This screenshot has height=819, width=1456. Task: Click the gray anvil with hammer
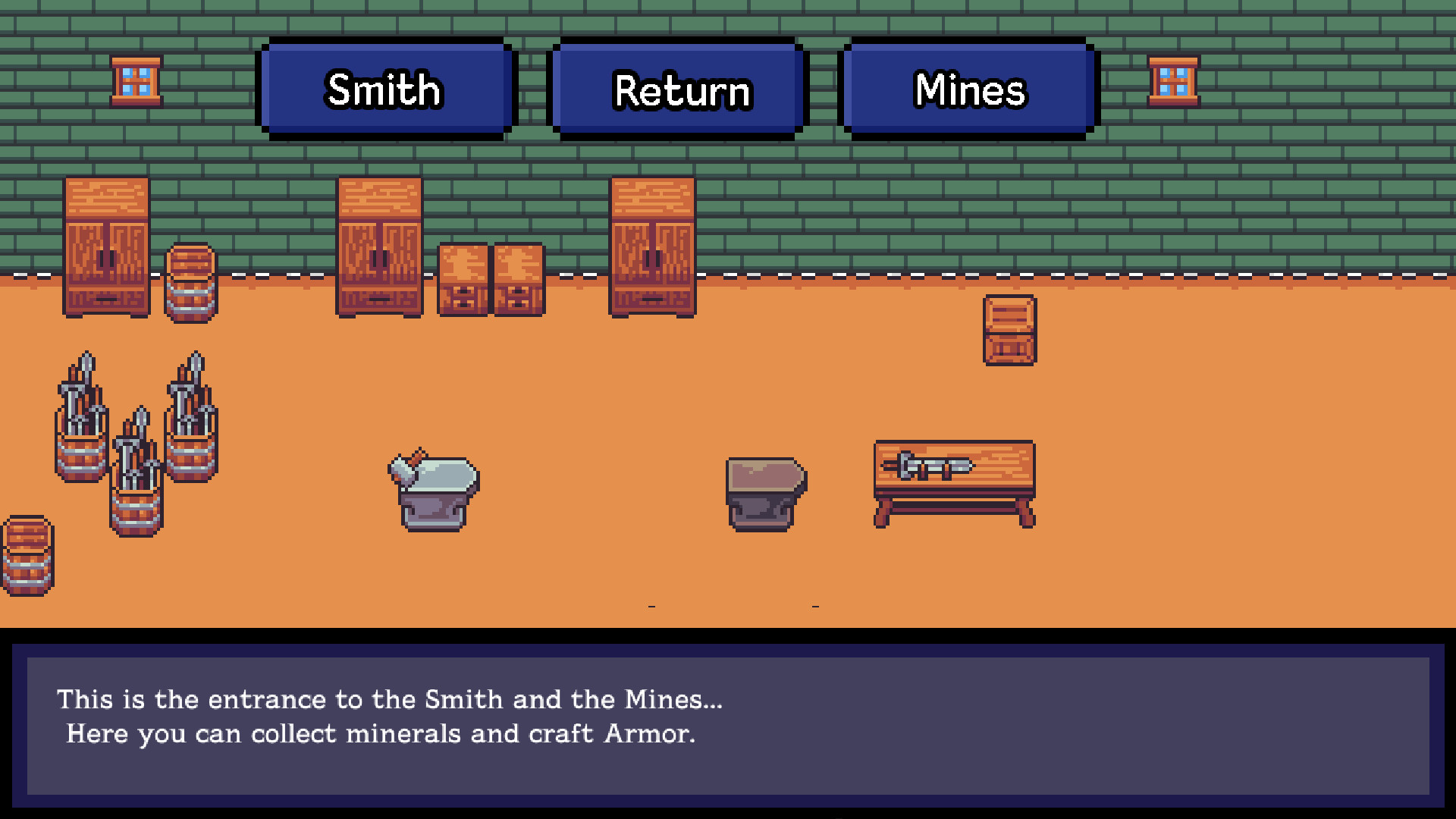point(434,489)
